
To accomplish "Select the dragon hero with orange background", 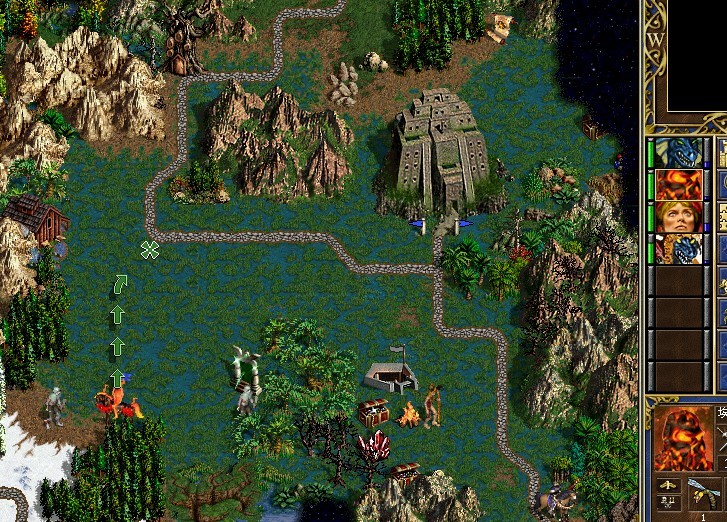I will pyautogui.click(x=680, y=249).
